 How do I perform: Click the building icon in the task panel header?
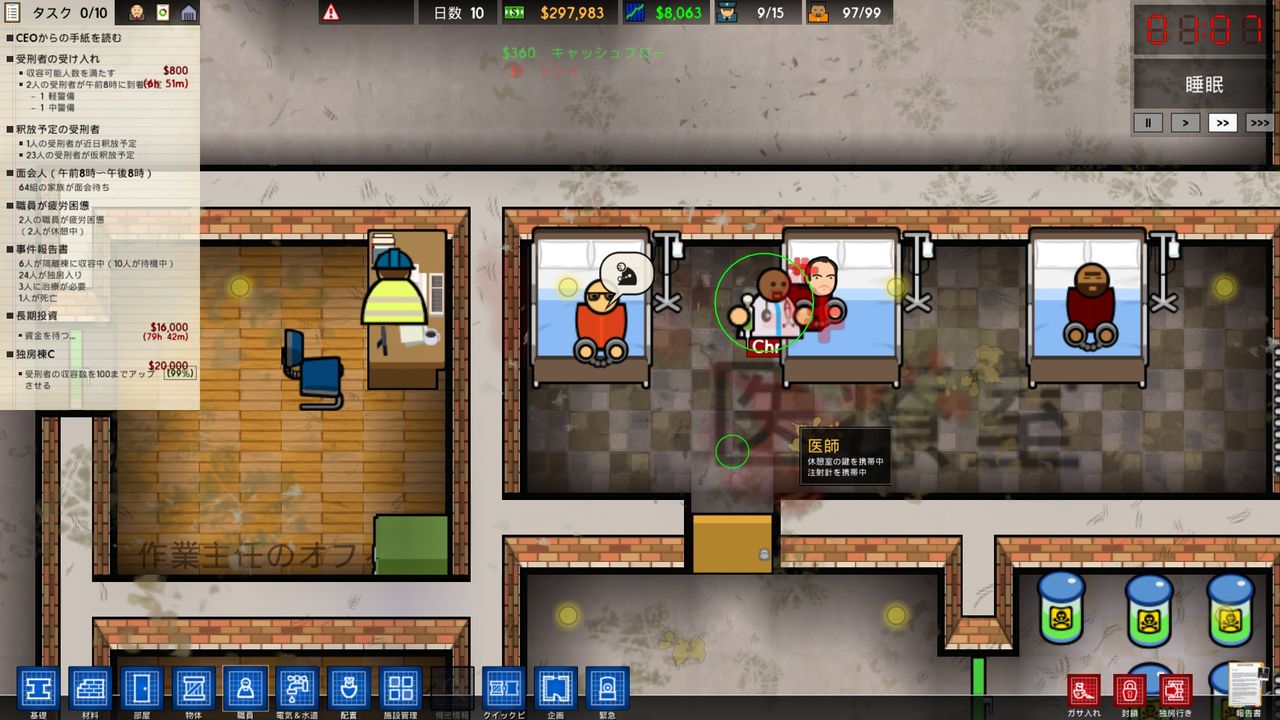[x=186, y=12]
